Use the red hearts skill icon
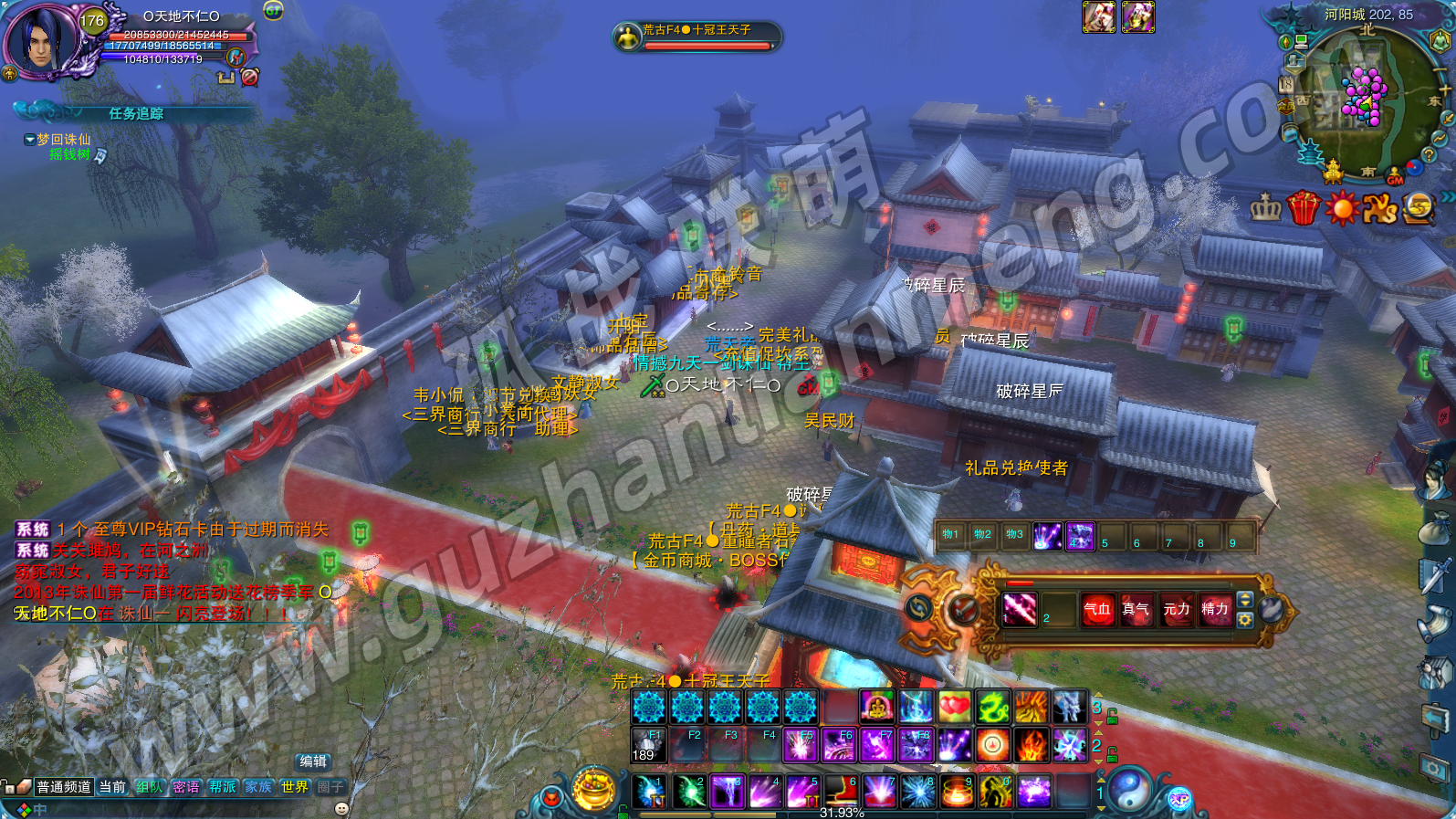1456x819 pixels. pyautogui.click(x=954, y=707)
